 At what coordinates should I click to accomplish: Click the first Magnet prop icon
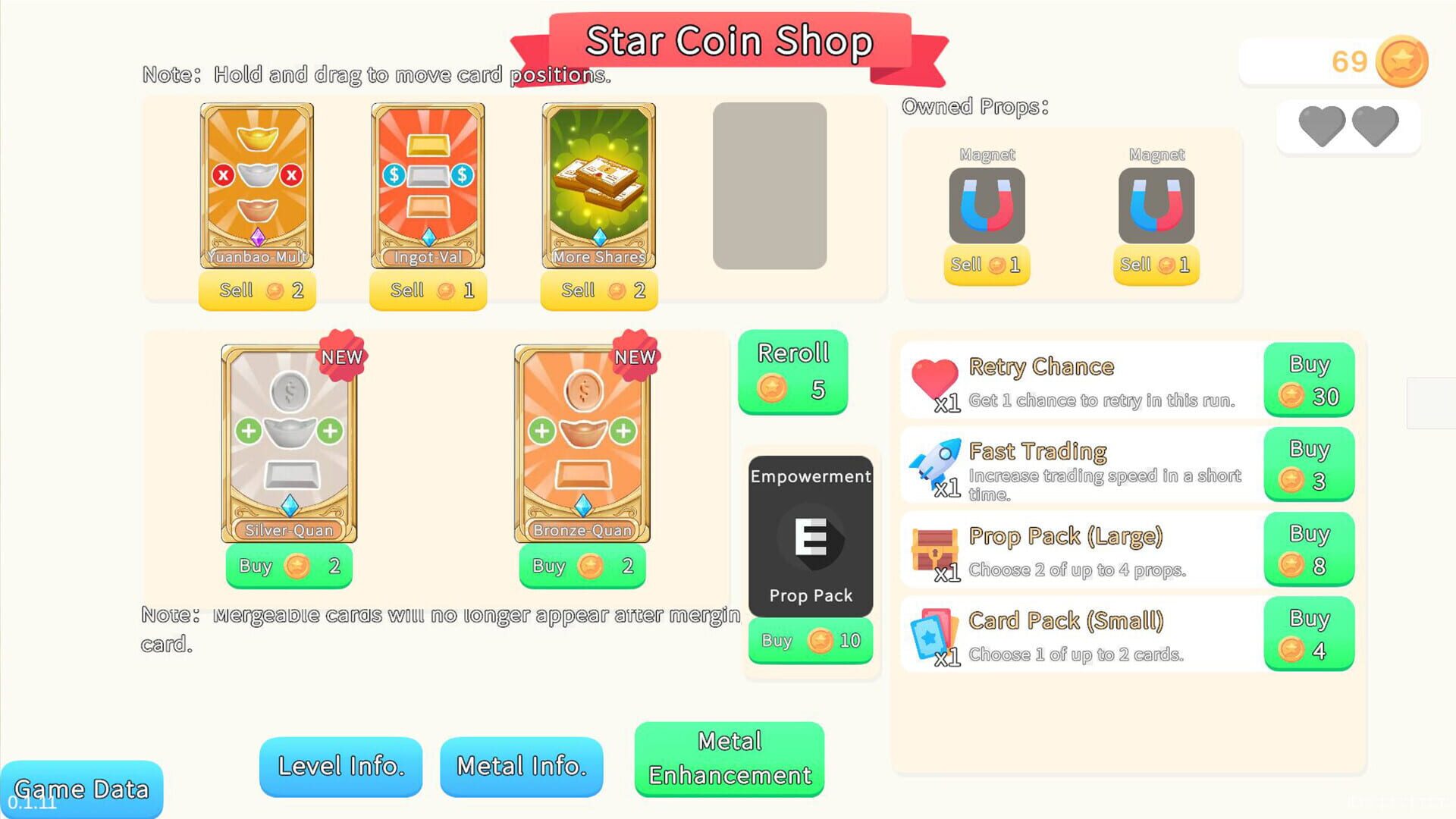[x=987, y=205]
